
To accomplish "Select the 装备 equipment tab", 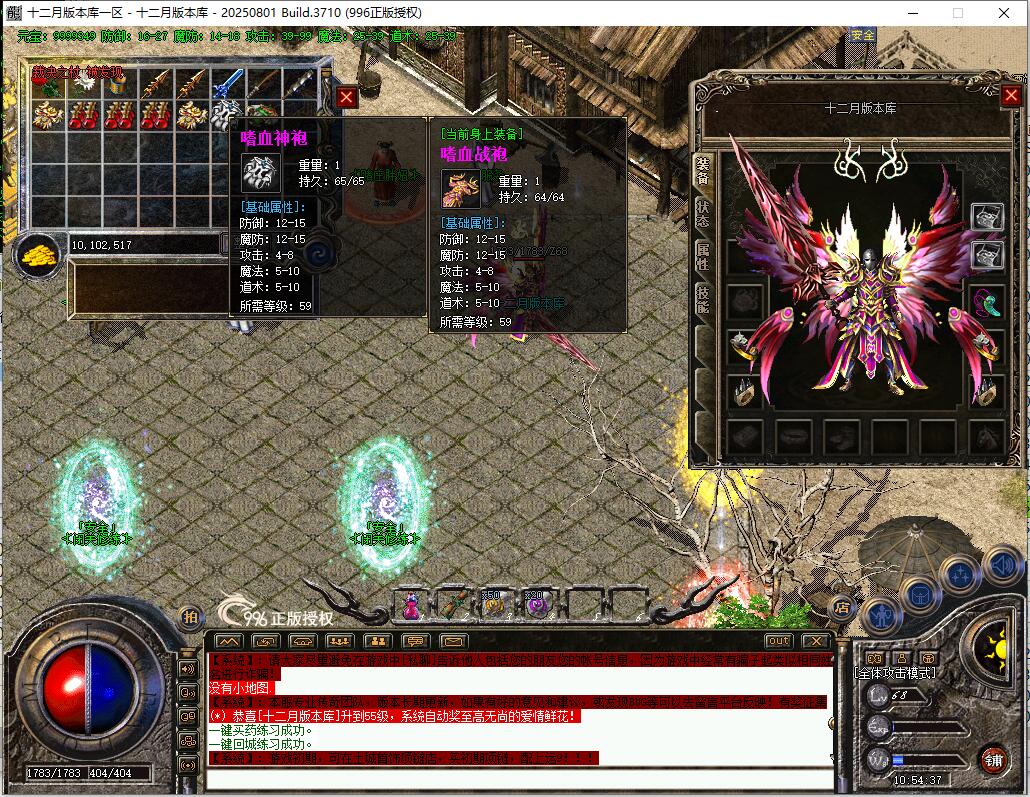I will (x=702, y=169).
